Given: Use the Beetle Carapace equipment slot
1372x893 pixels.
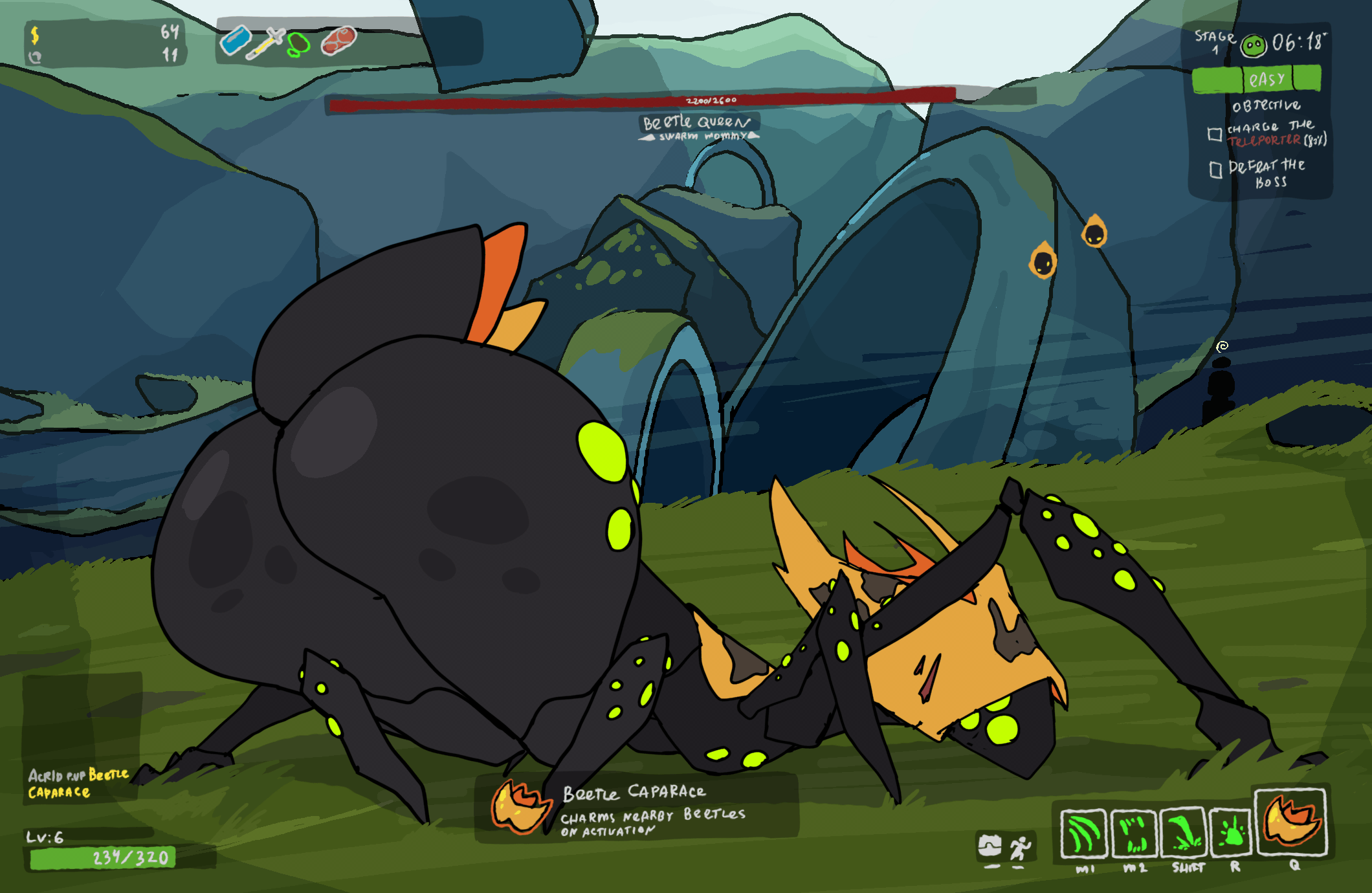Looking at the screenshot, I should click(x=1291, y=822).
